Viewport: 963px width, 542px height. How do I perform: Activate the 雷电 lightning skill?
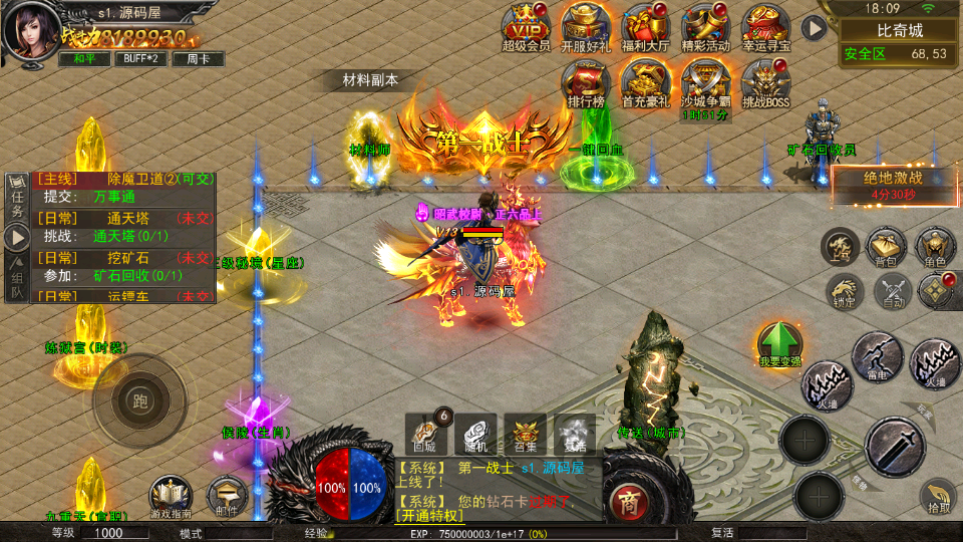pyautogui.click(x=877, y=357)
